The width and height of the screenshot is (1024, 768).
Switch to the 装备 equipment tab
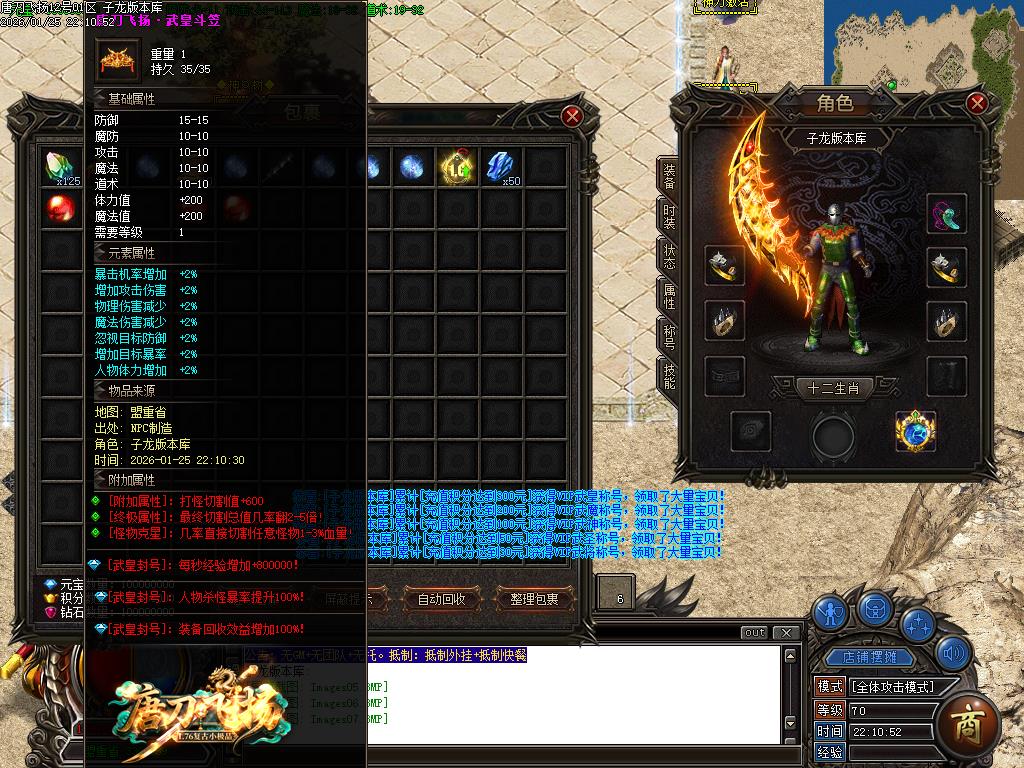(x=669, y=177)
